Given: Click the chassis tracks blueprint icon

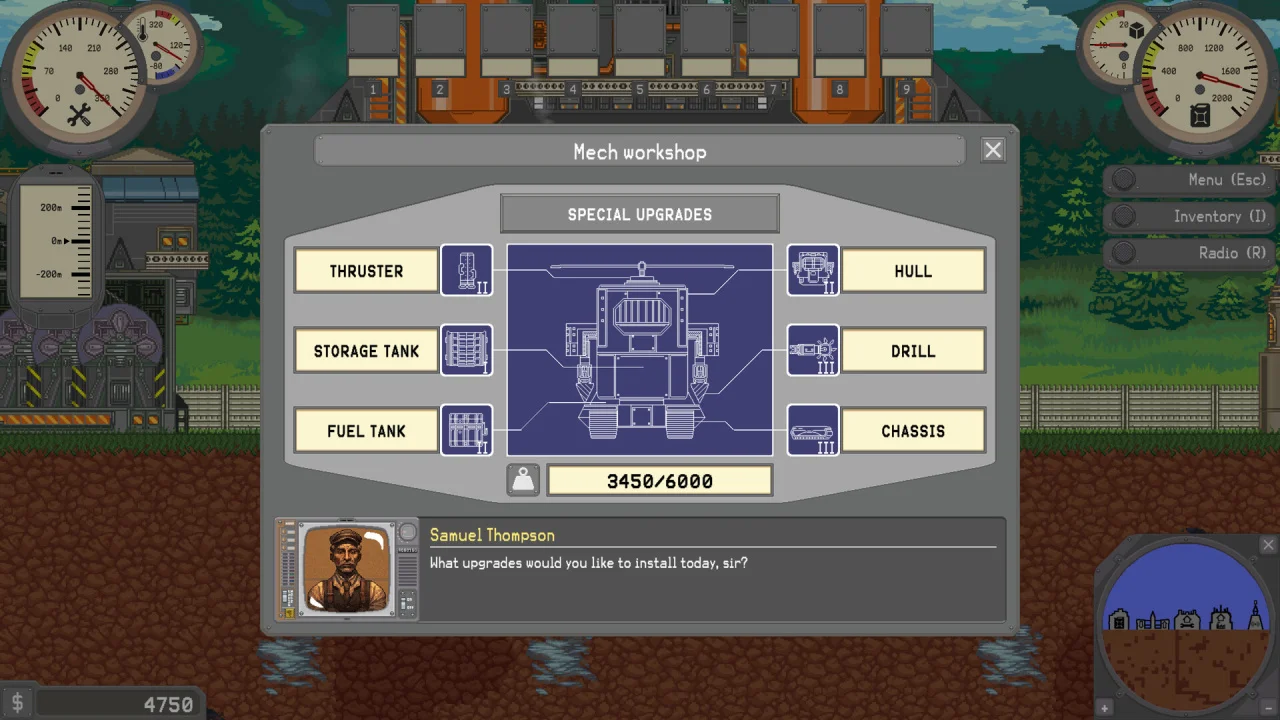Looking at the screenshot, I should coord(813,430).
